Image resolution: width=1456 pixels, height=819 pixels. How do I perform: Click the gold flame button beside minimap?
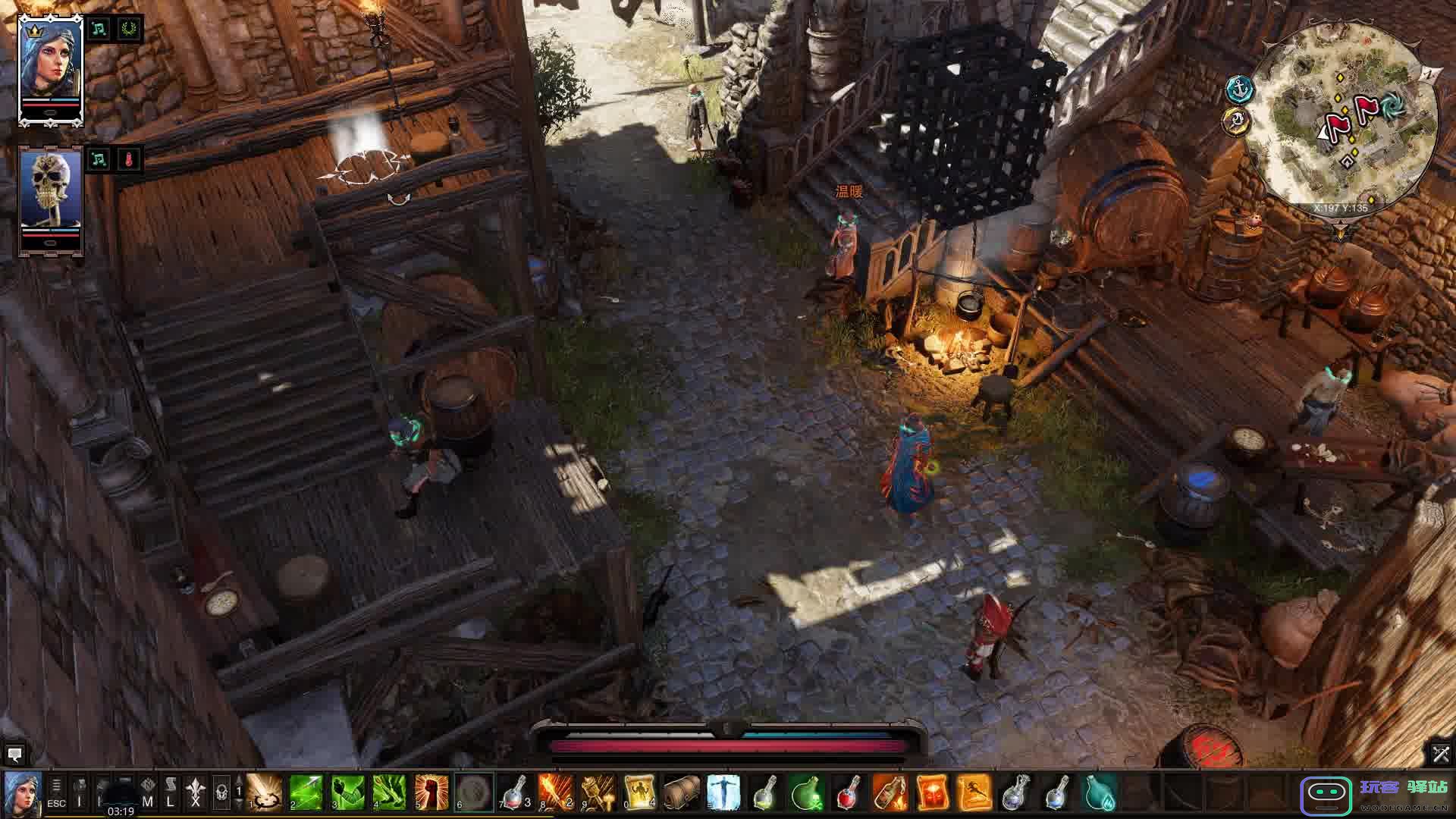tap(1237, 121)
